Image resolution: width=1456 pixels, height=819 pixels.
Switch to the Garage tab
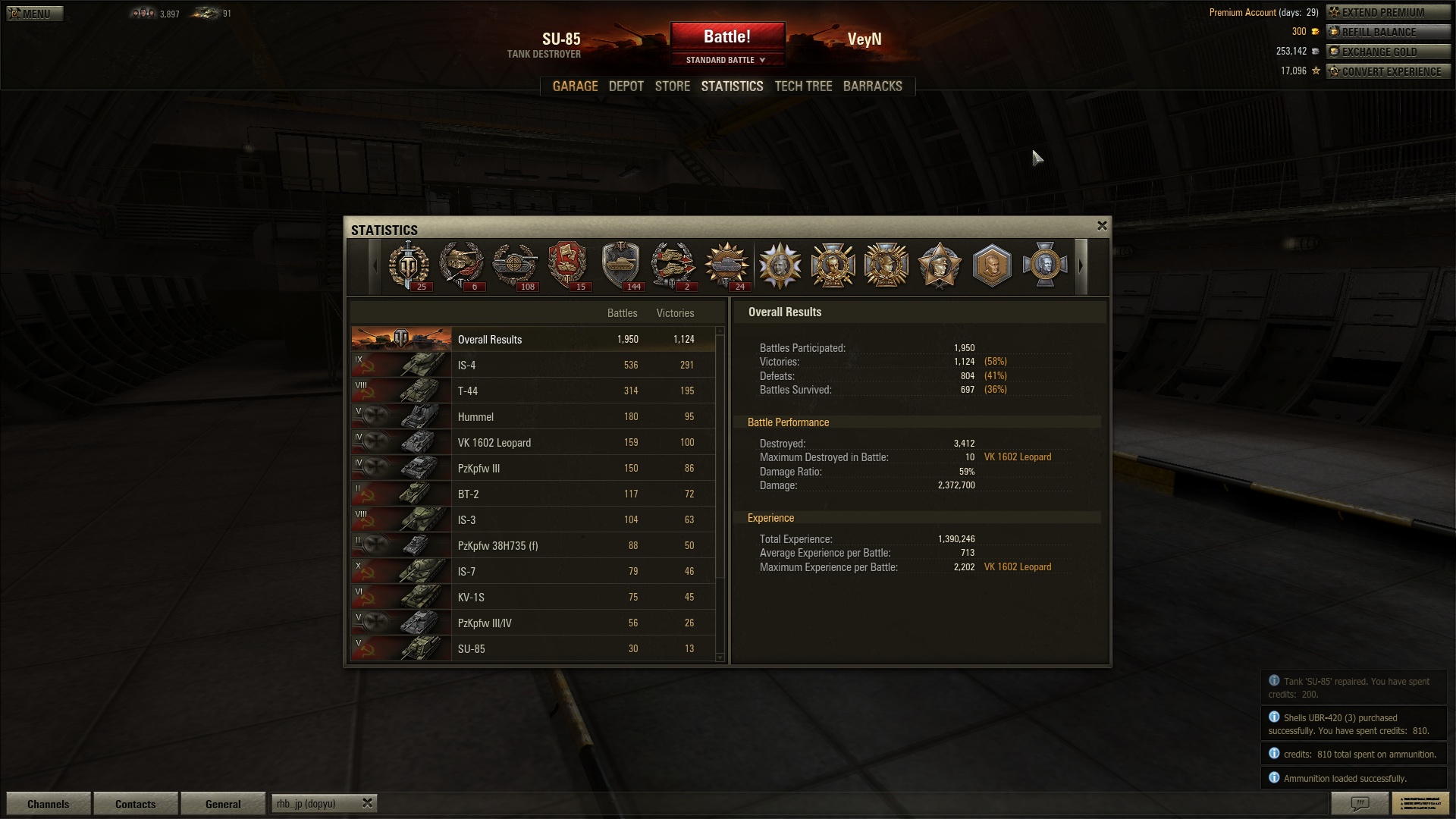point(575,86)
